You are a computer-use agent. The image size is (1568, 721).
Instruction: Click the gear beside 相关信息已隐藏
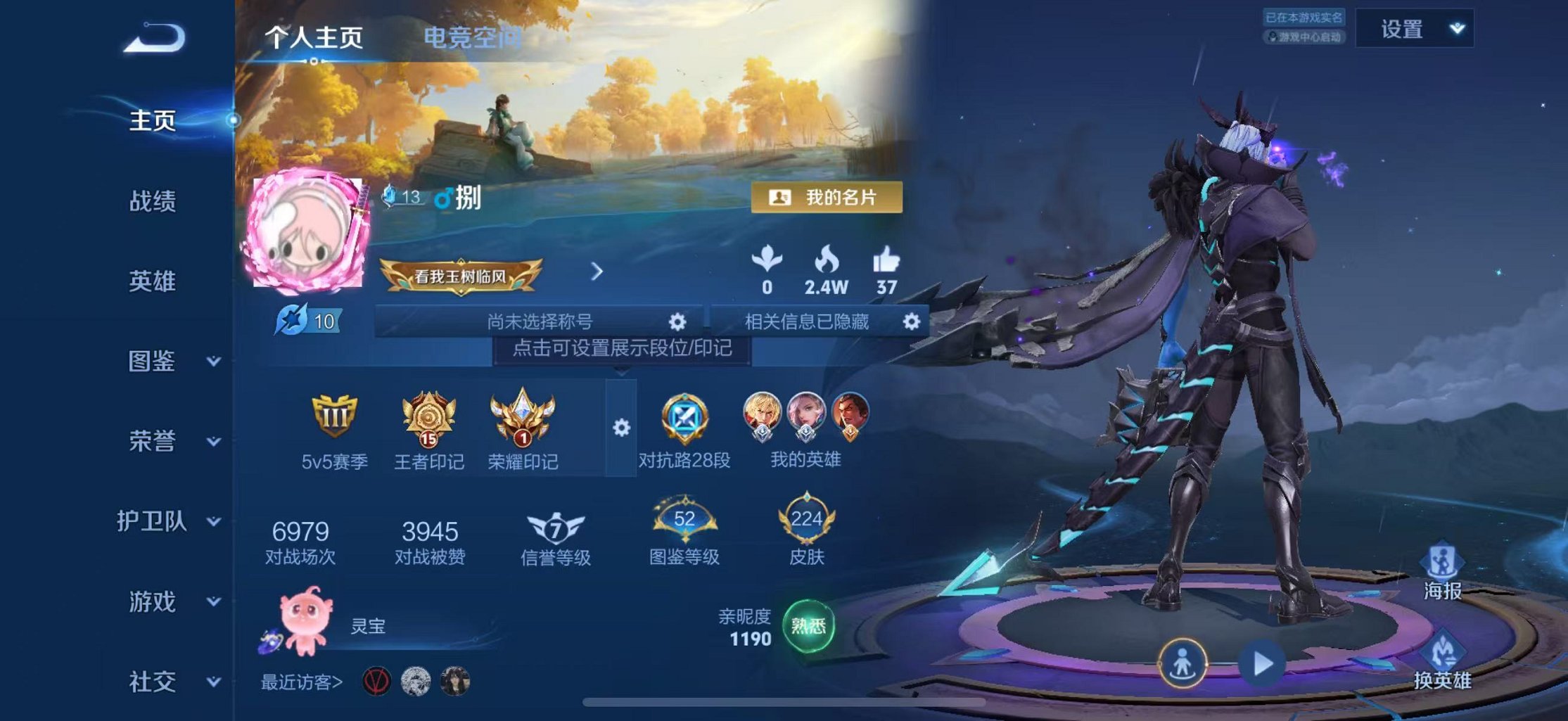[911, 322]
